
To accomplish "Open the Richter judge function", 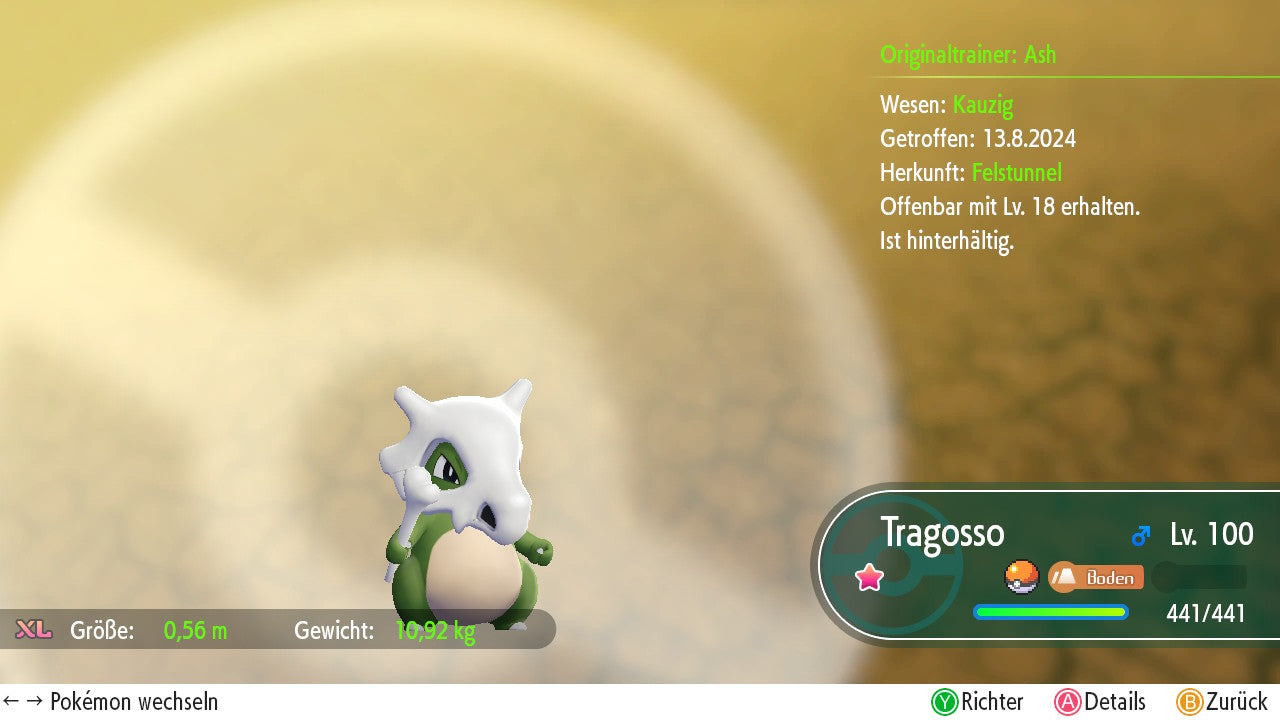I will coord(977,702).
